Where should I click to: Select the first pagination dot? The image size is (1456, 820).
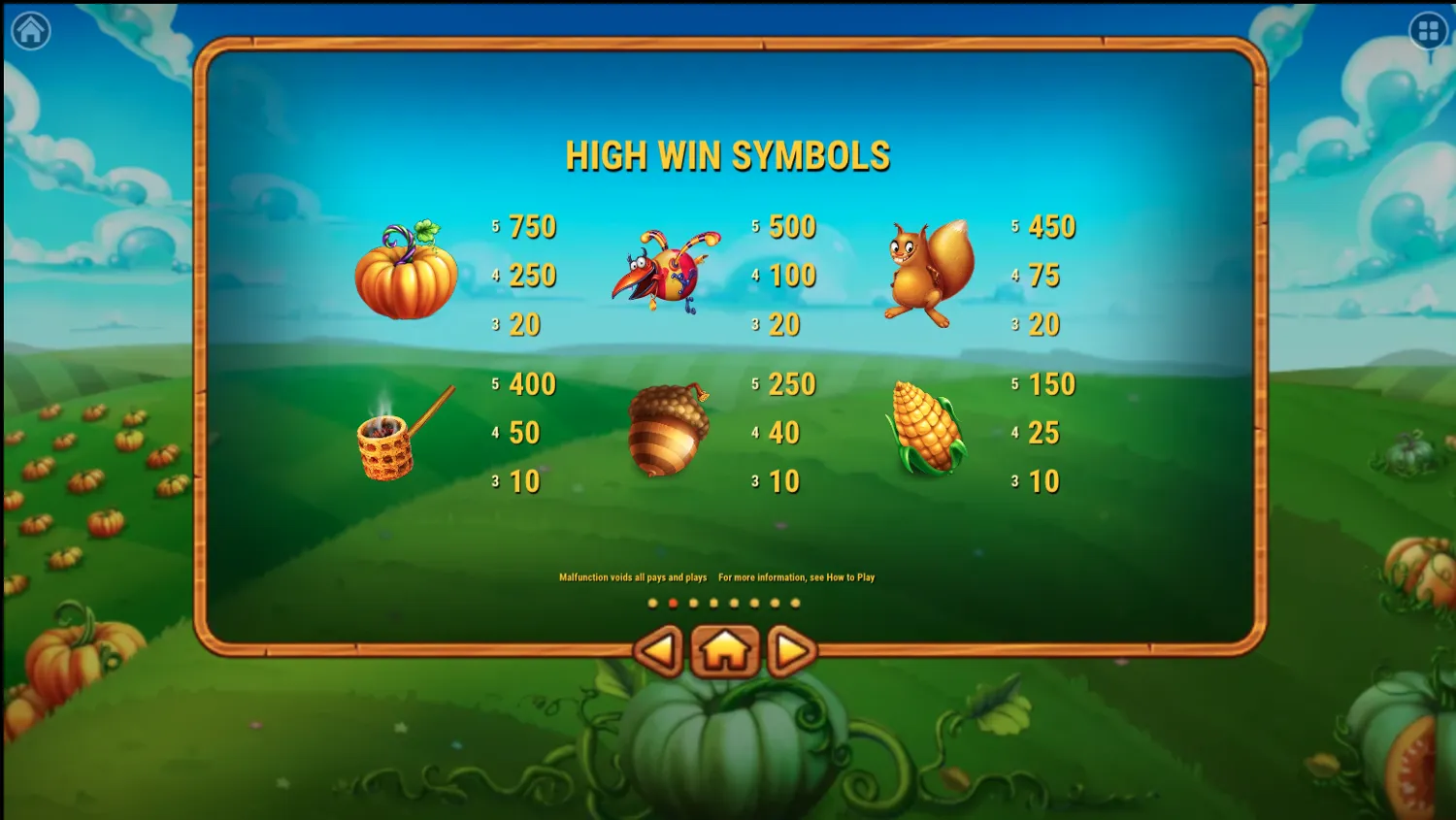pos(652,602)
